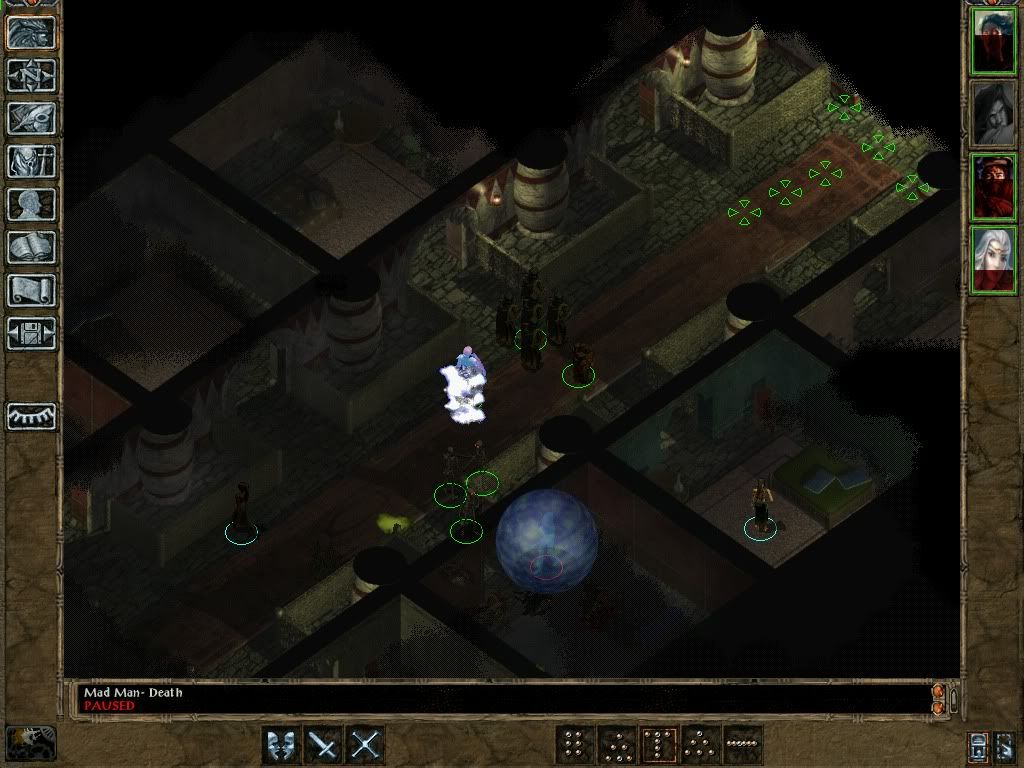Open the journal with quill icon
The image size is (1024, 768).
click(31, 118)
